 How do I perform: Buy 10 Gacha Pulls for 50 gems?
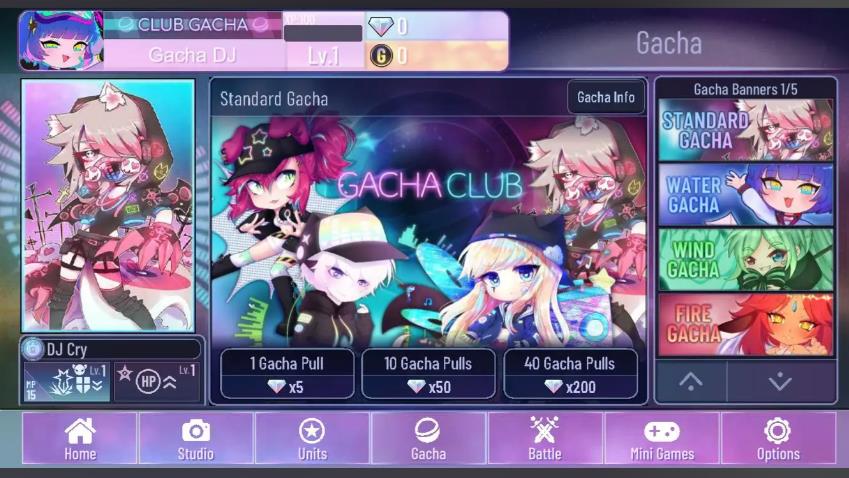coord(428,374)
